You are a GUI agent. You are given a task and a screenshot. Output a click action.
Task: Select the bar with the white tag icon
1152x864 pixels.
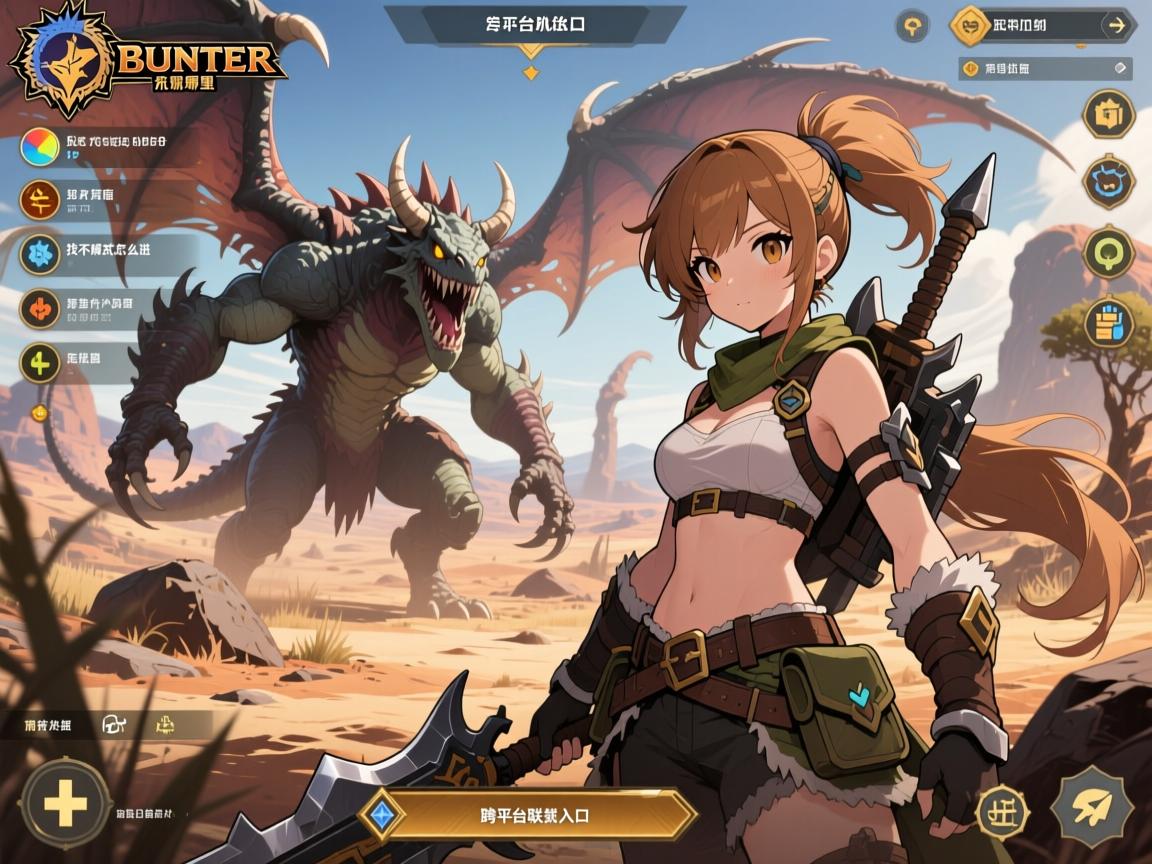(1045, 68)
